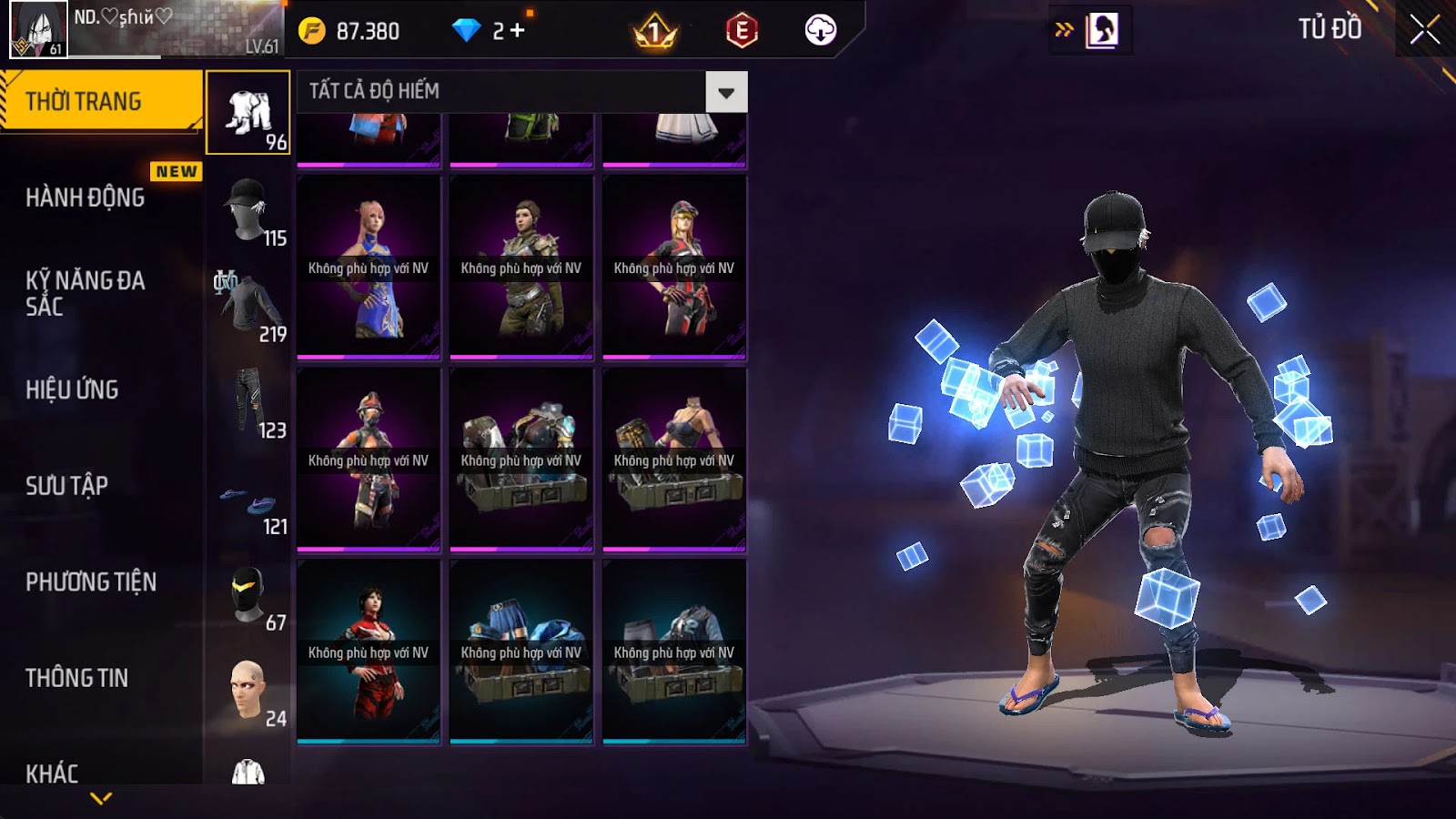This screenshot has width=1456, height=819.
Task: Click the cloud download icon
Action: [820, 31]
